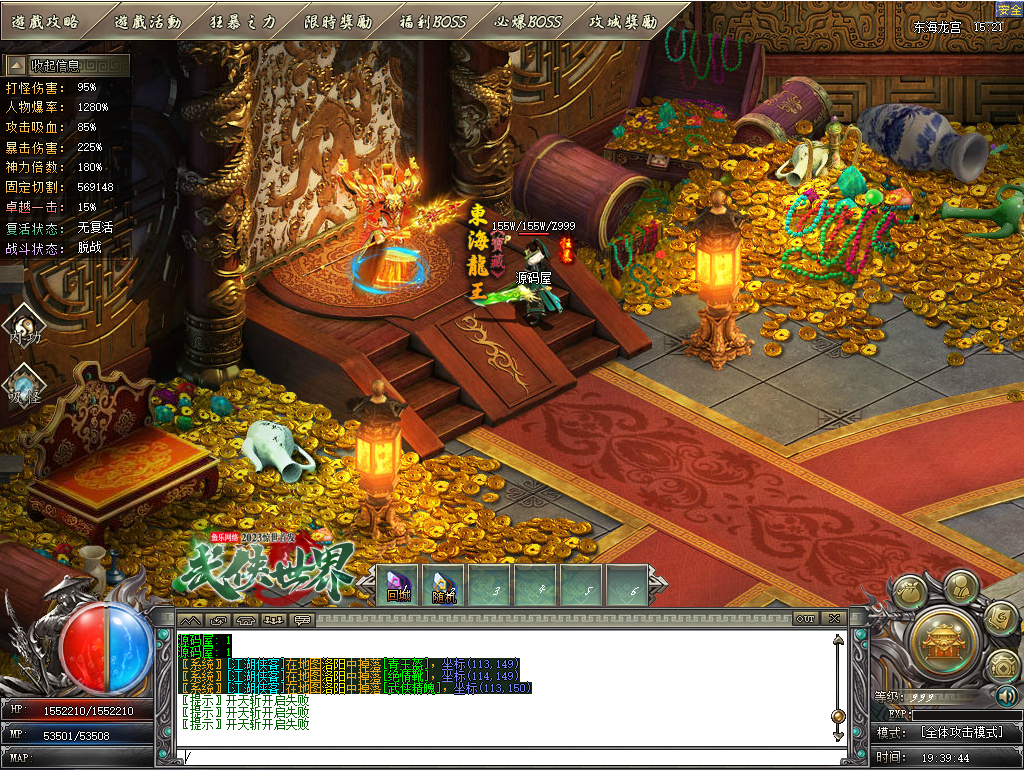The width and height of the screenshot is (1024, 770).
Task: Open the bag with the pouch icon
Action: (x=909, y=593)
